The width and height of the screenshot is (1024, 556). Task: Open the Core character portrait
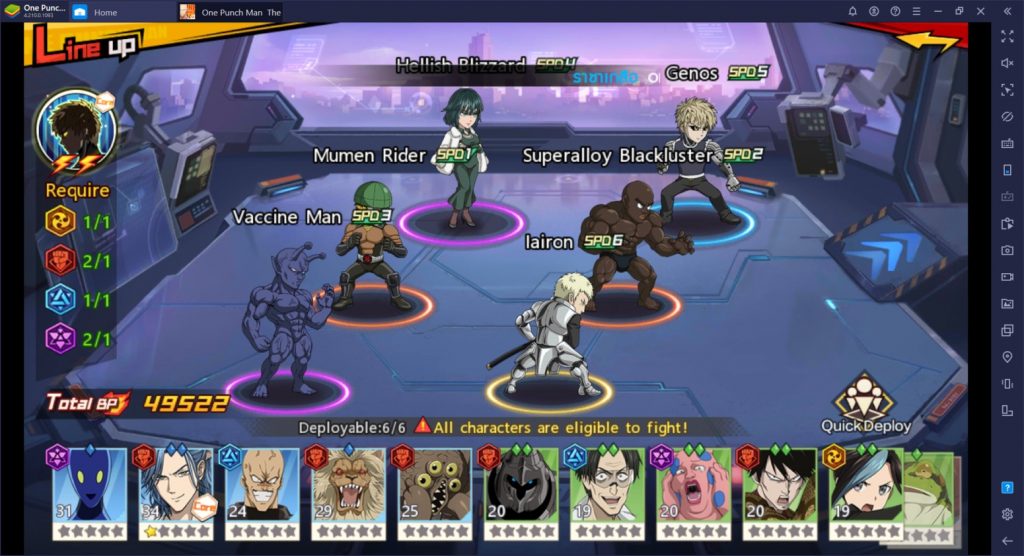[x=76, y=131]
